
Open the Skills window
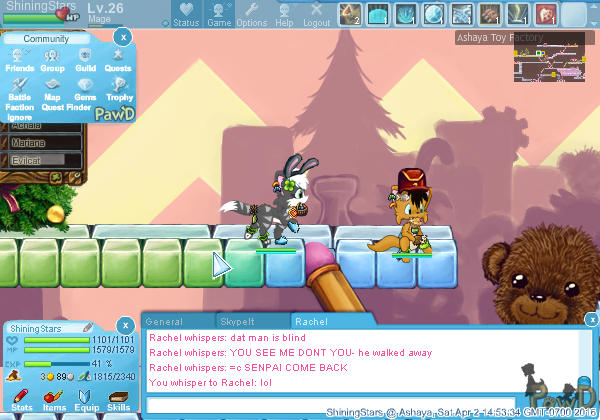click(118, 400)
